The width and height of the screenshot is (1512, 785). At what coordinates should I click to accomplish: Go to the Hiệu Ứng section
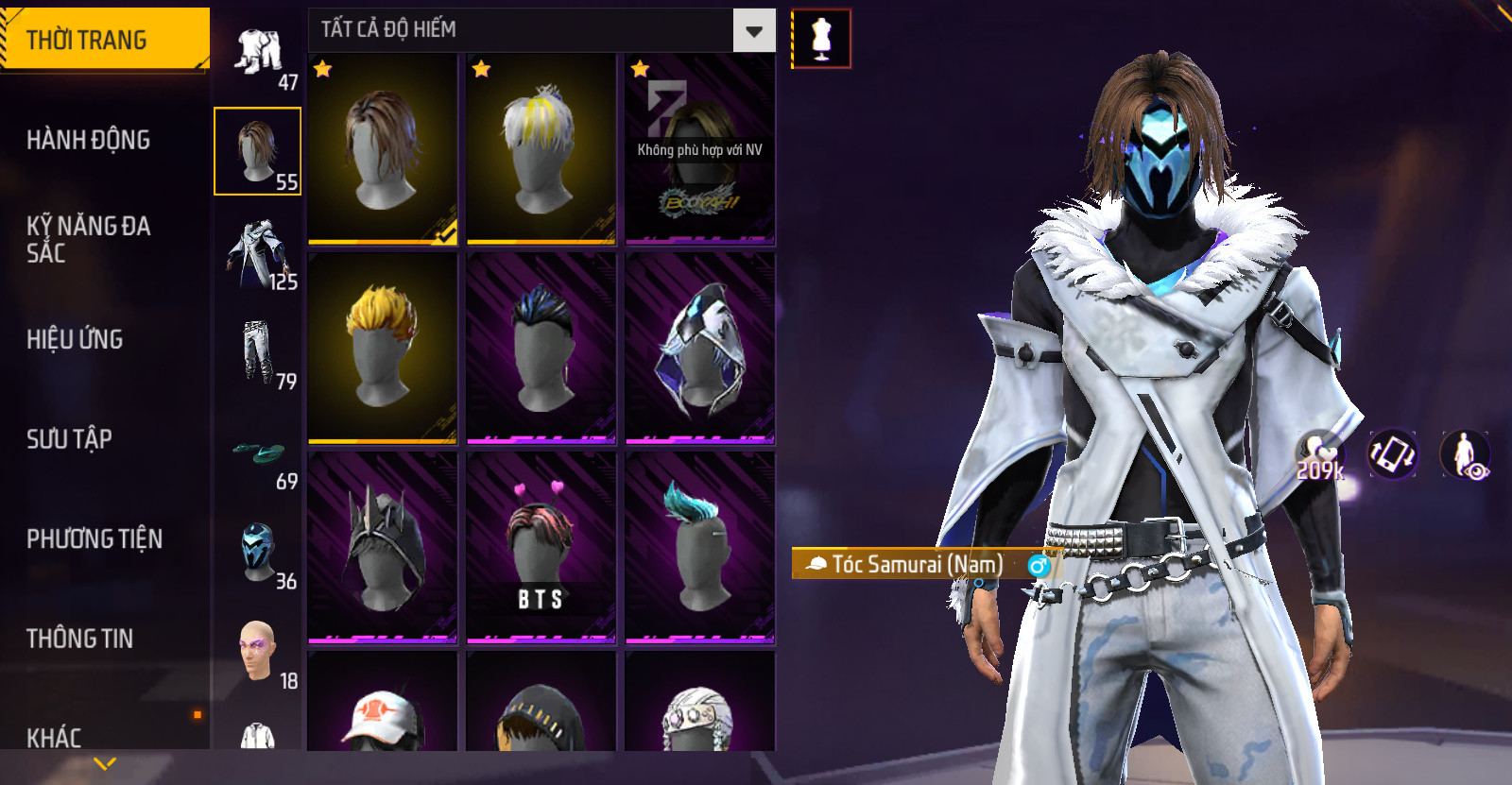tap(76, 339)
